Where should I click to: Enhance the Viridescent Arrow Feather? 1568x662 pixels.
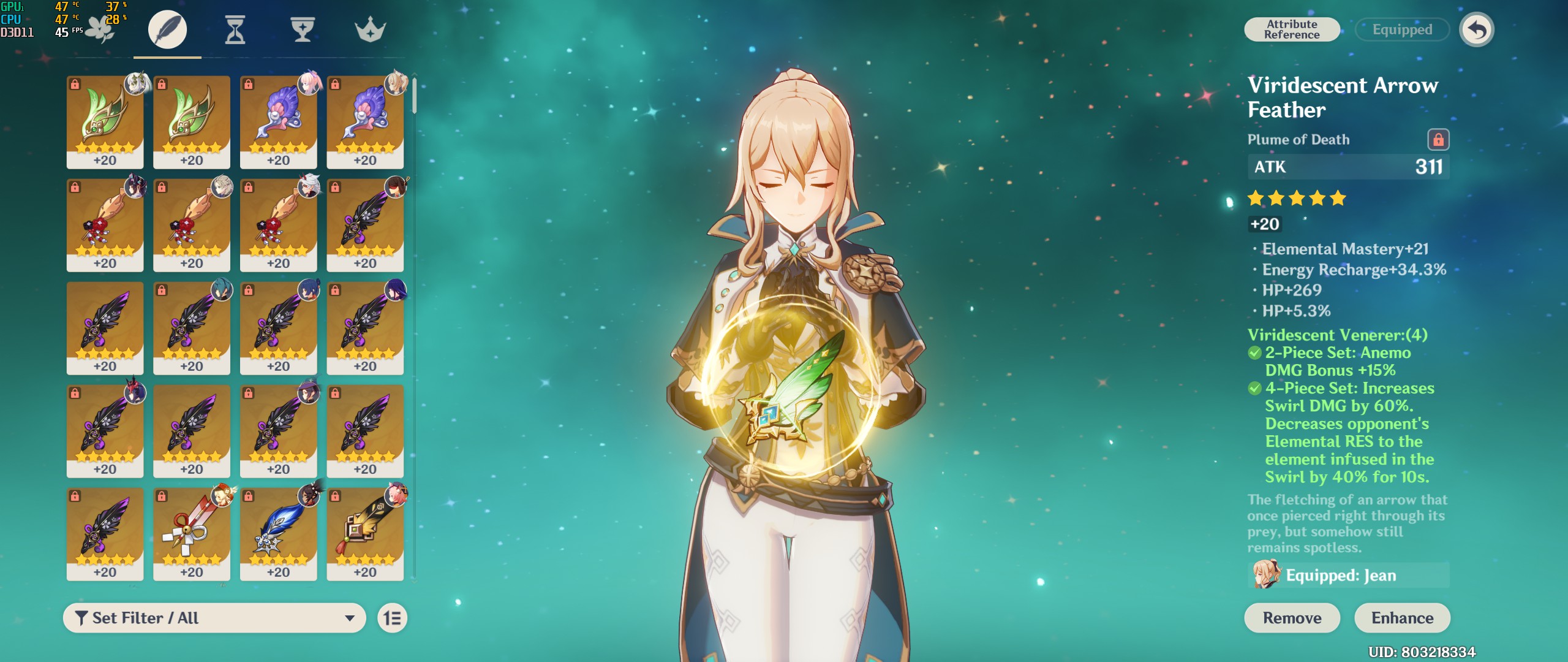click(x=1402, y=618)
